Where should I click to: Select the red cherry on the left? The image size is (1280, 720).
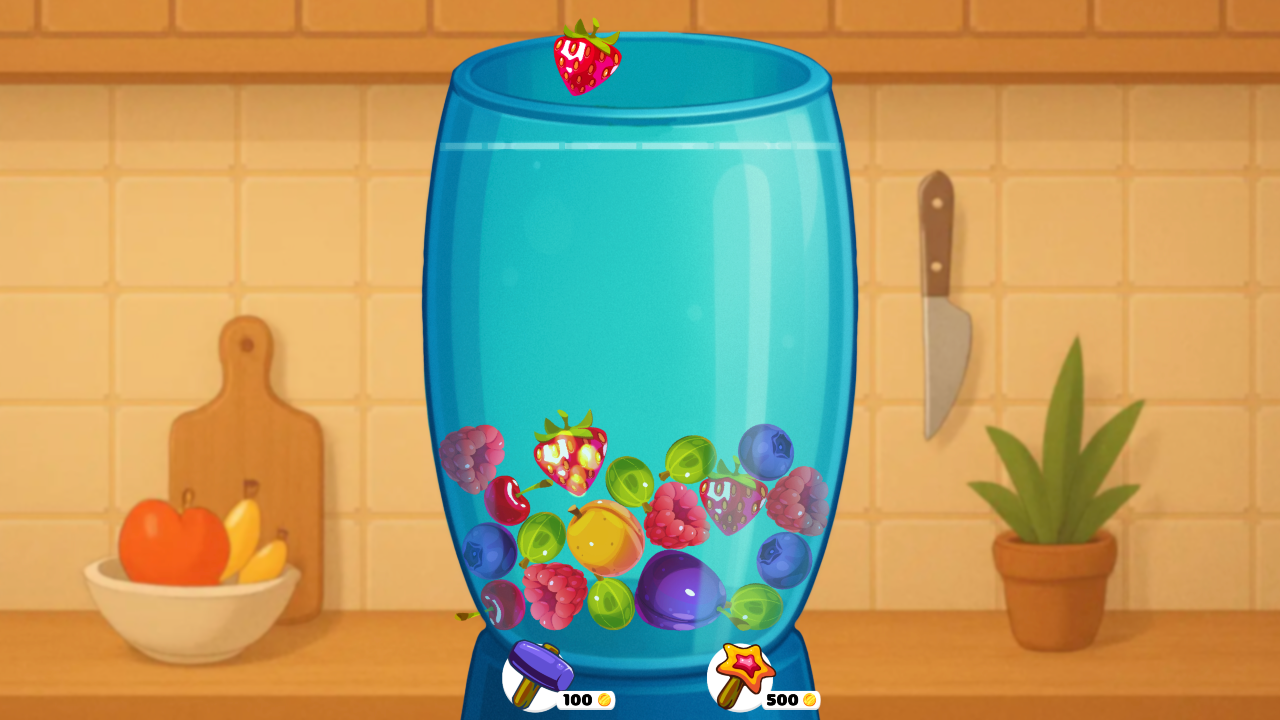508,497
